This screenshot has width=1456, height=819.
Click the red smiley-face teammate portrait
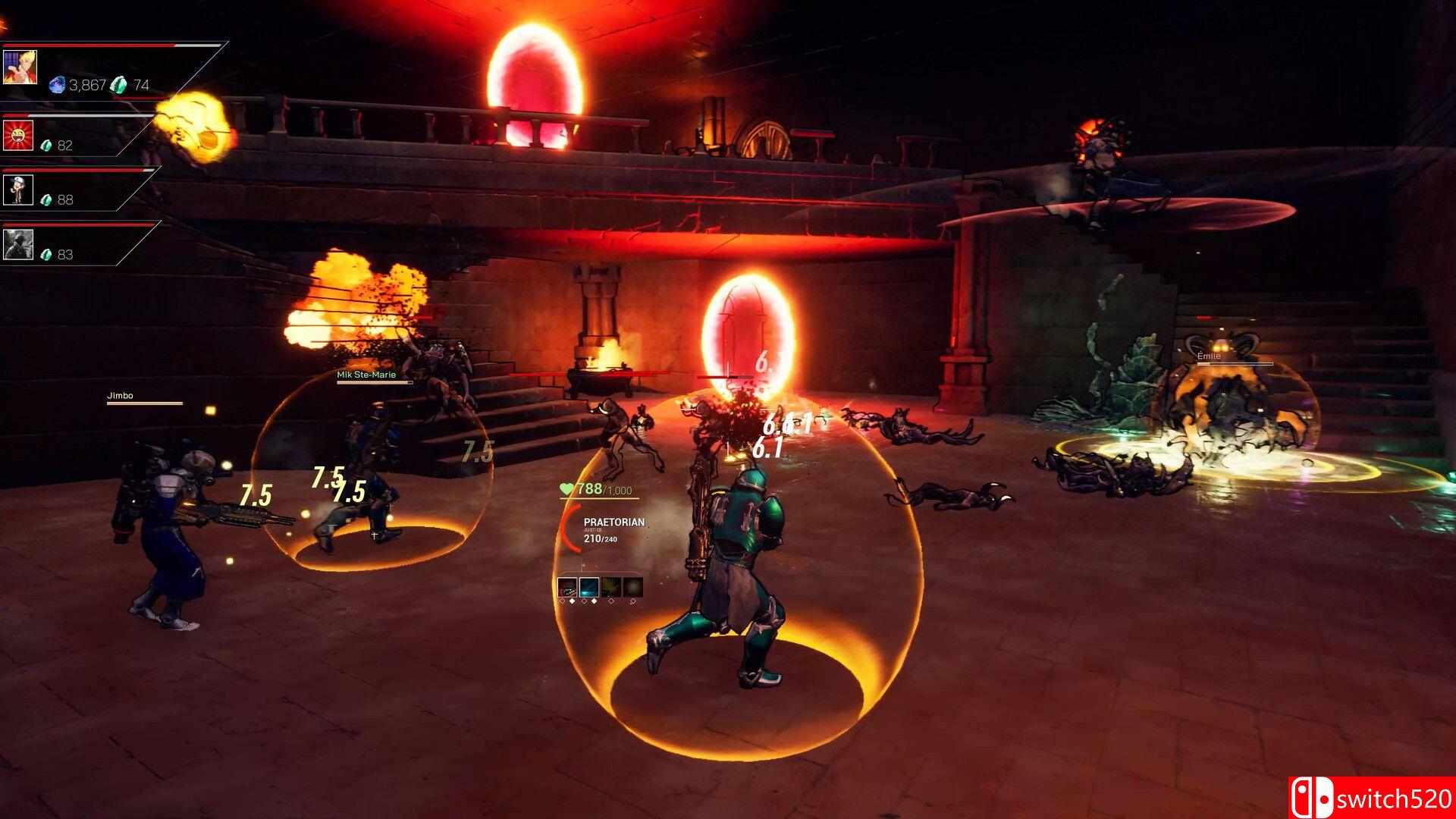point(17,136)
